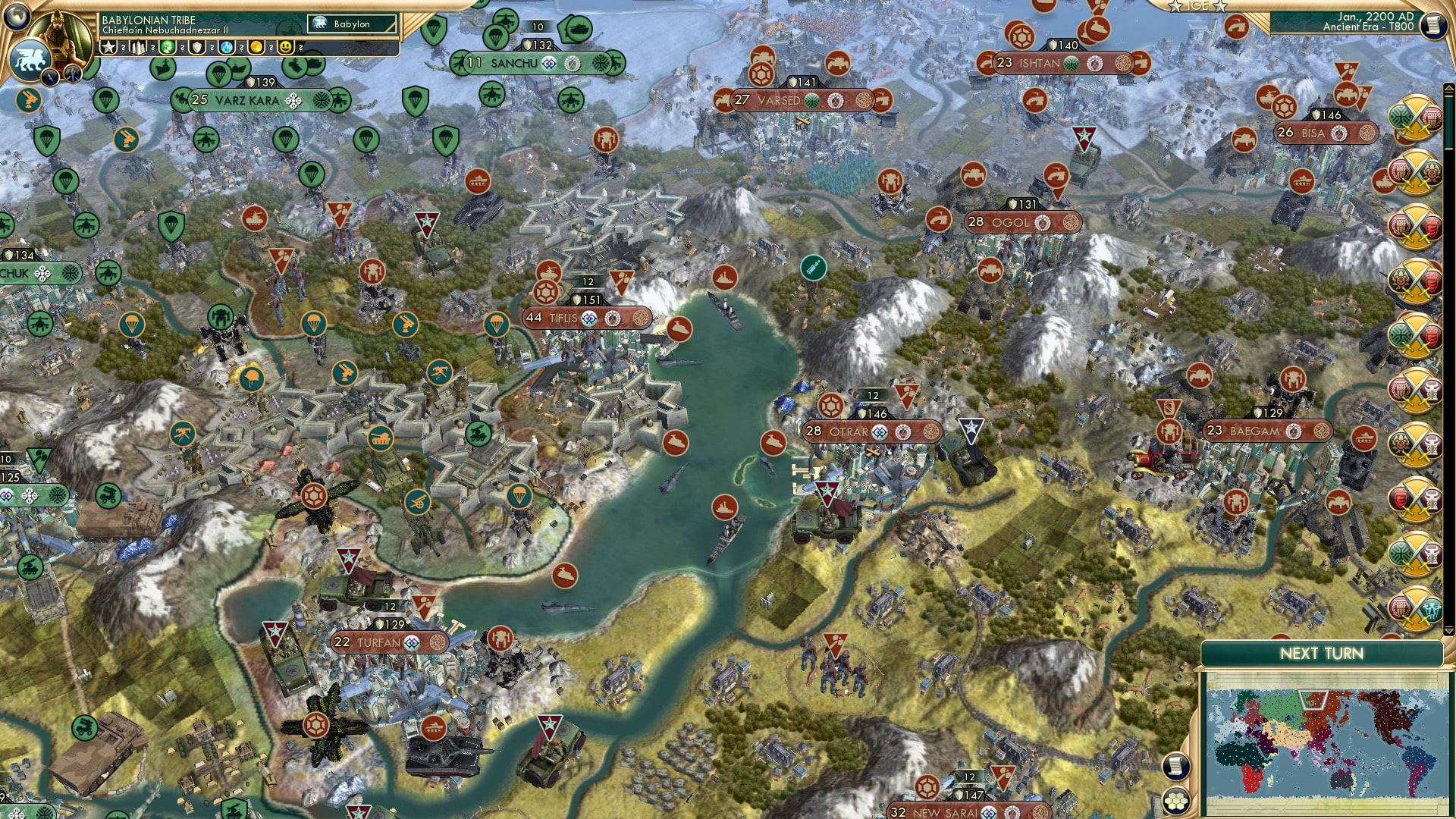
Task: Click the gold coin icon in the top bar
Action: 256,48
